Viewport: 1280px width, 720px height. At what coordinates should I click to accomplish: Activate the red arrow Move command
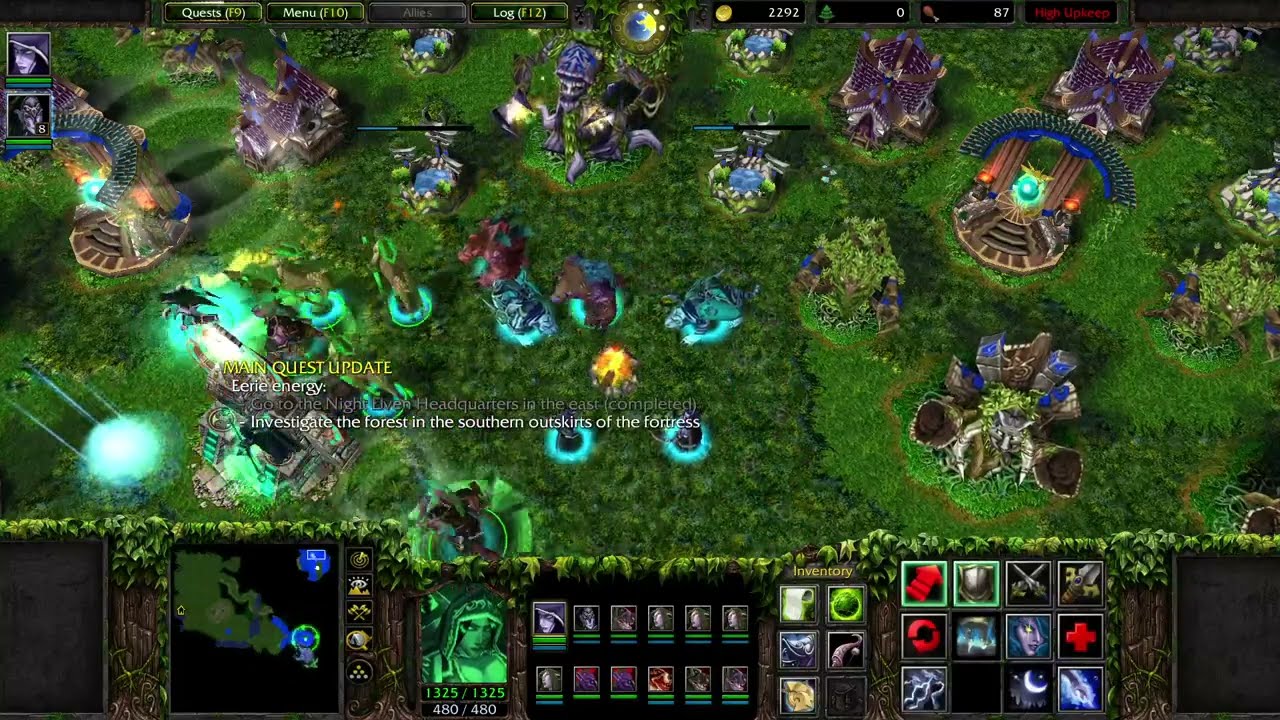click(924, 584)
